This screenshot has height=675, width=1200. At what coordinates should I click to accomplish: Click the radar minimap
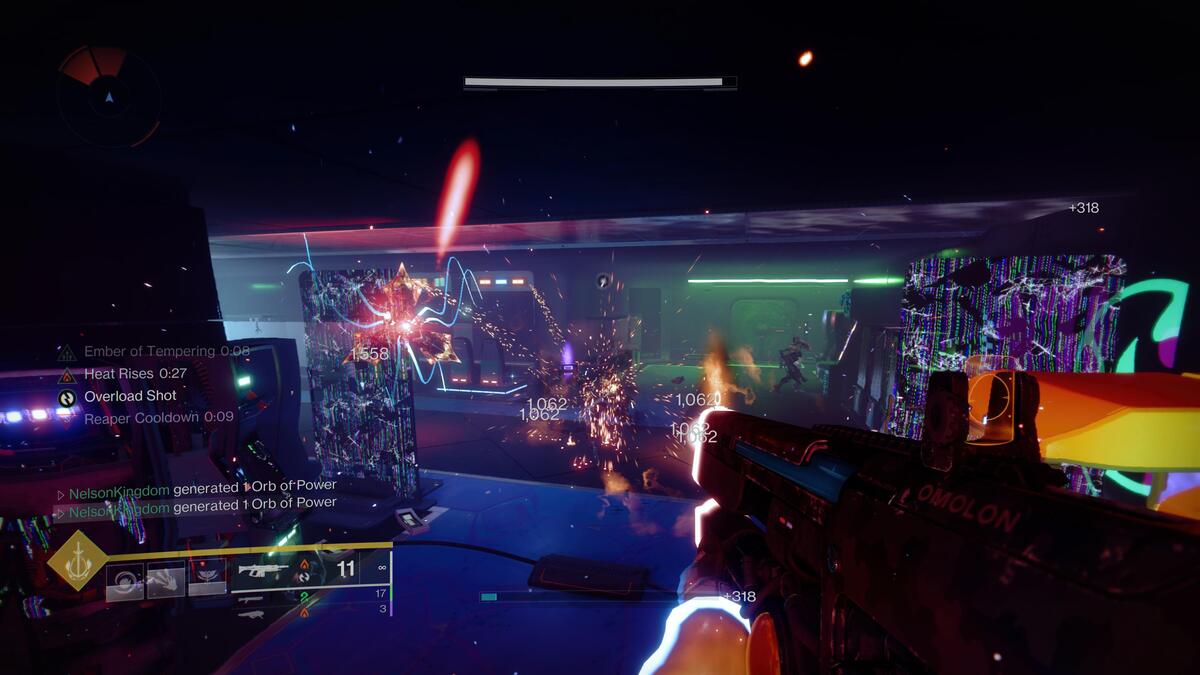(108, 95)
